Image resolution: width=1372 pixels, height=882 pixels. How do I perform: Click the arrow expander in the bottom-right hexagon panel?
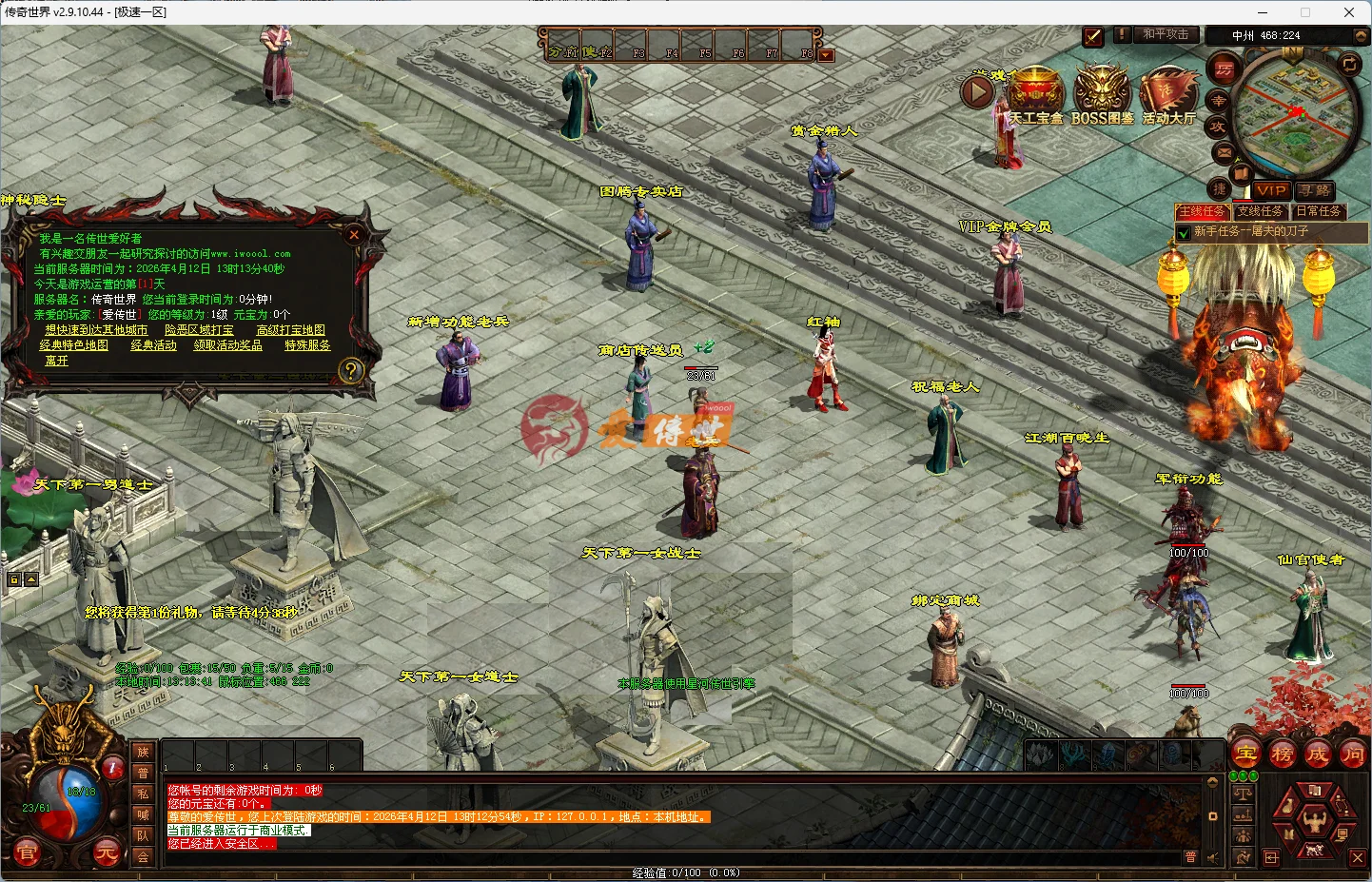1271,857
